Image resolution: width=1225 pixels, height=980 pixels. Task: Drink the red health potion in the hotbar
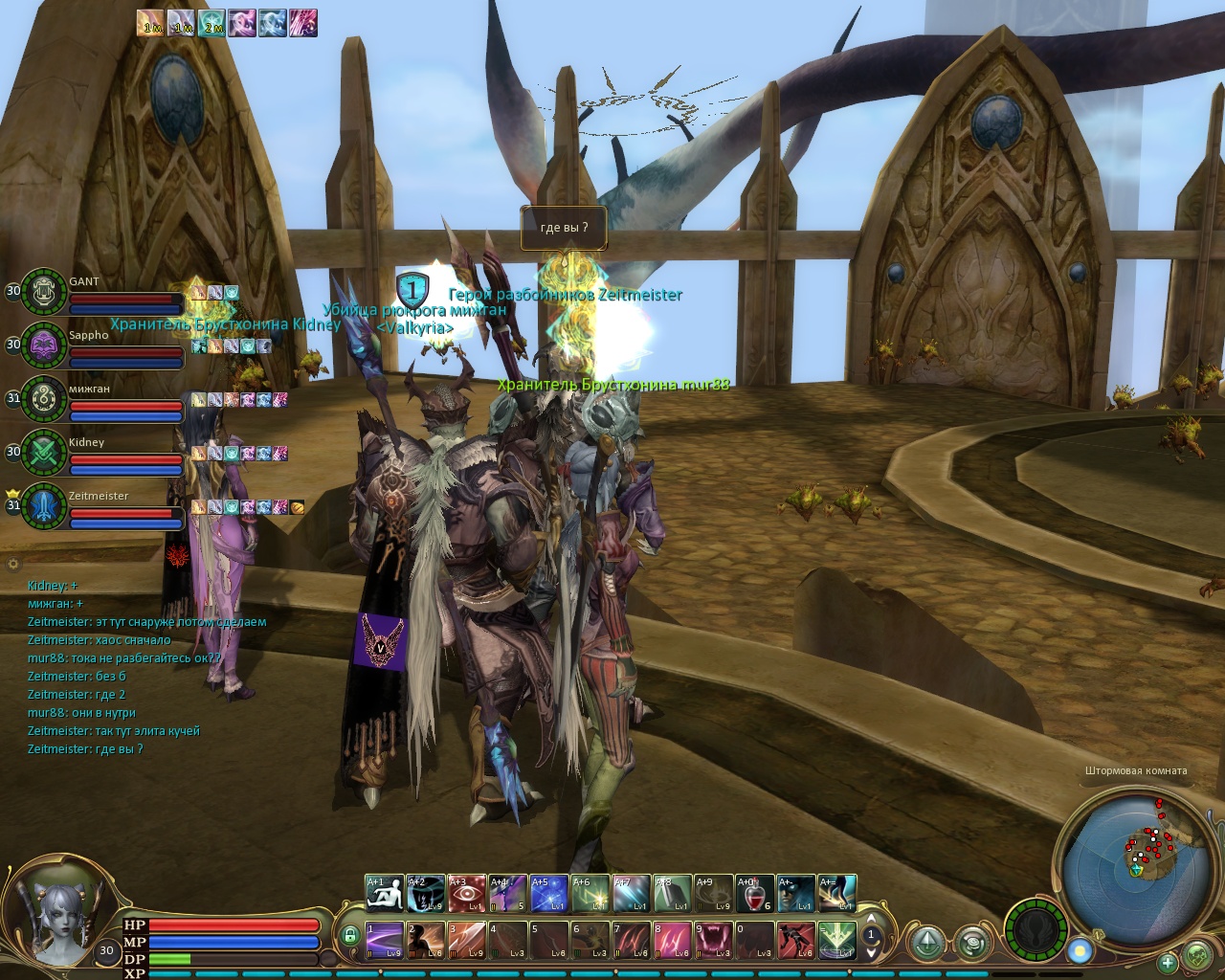(755, 894)
